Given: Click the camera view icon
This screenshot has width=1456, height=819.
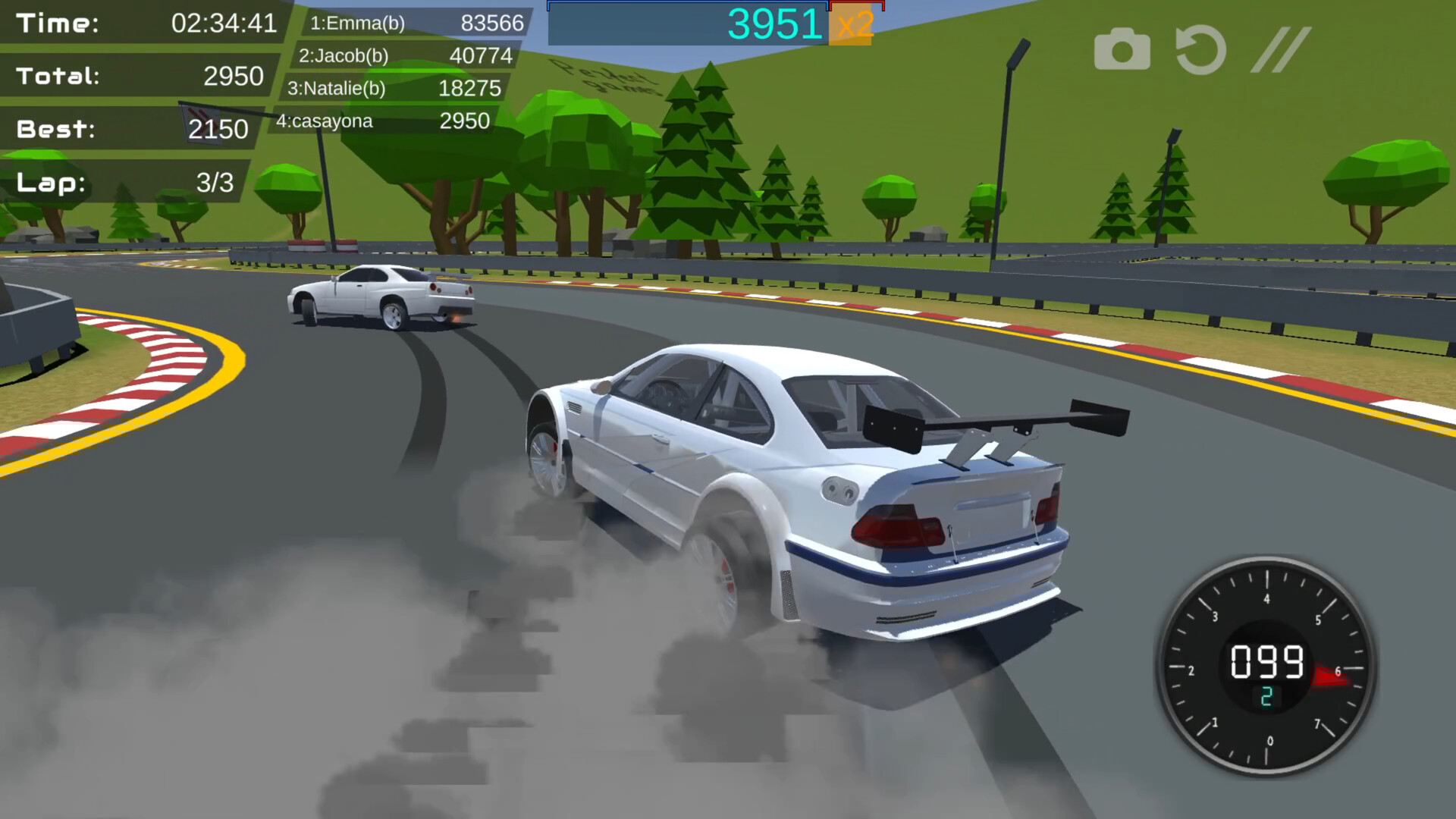Looking at the screenshot, I should [x=1122, y=50].
